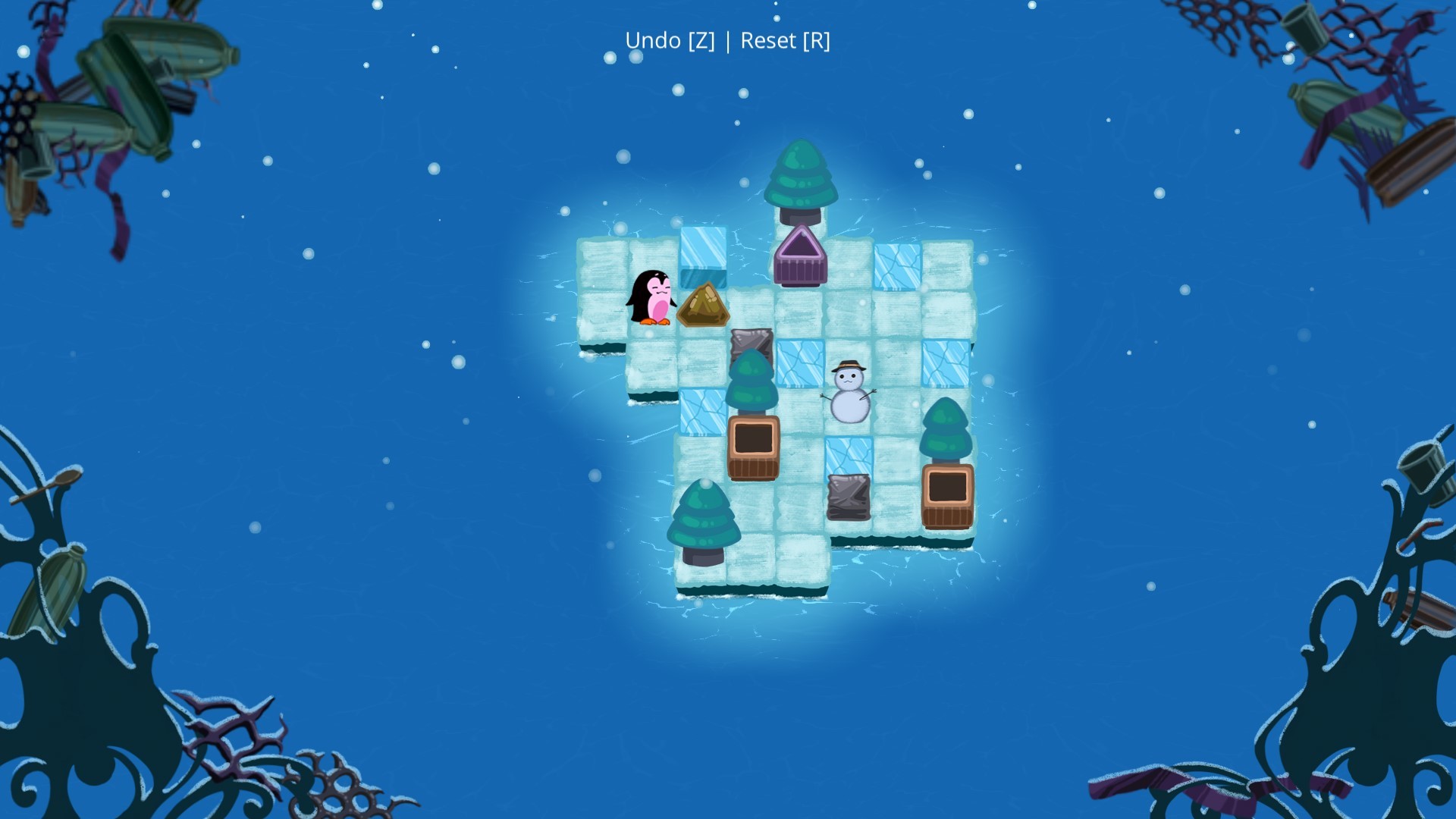Viewport: 1456px width, 819px height.
Task: Click the Undo [Z] option
Action: (670, 41)
